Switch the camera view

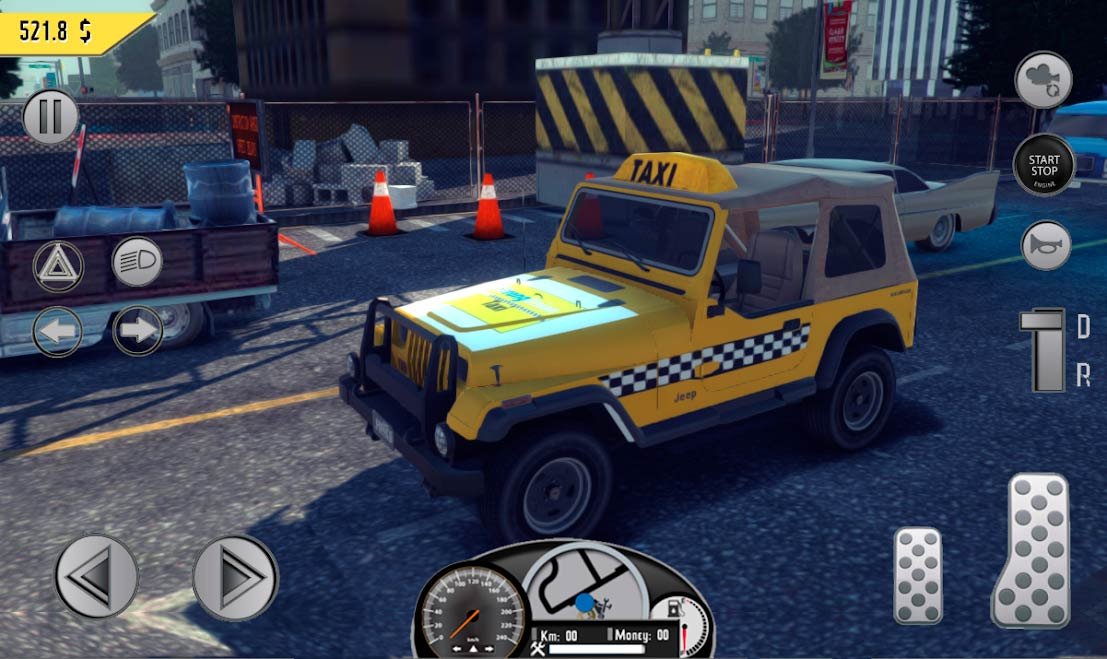[x=1044, y=80]
